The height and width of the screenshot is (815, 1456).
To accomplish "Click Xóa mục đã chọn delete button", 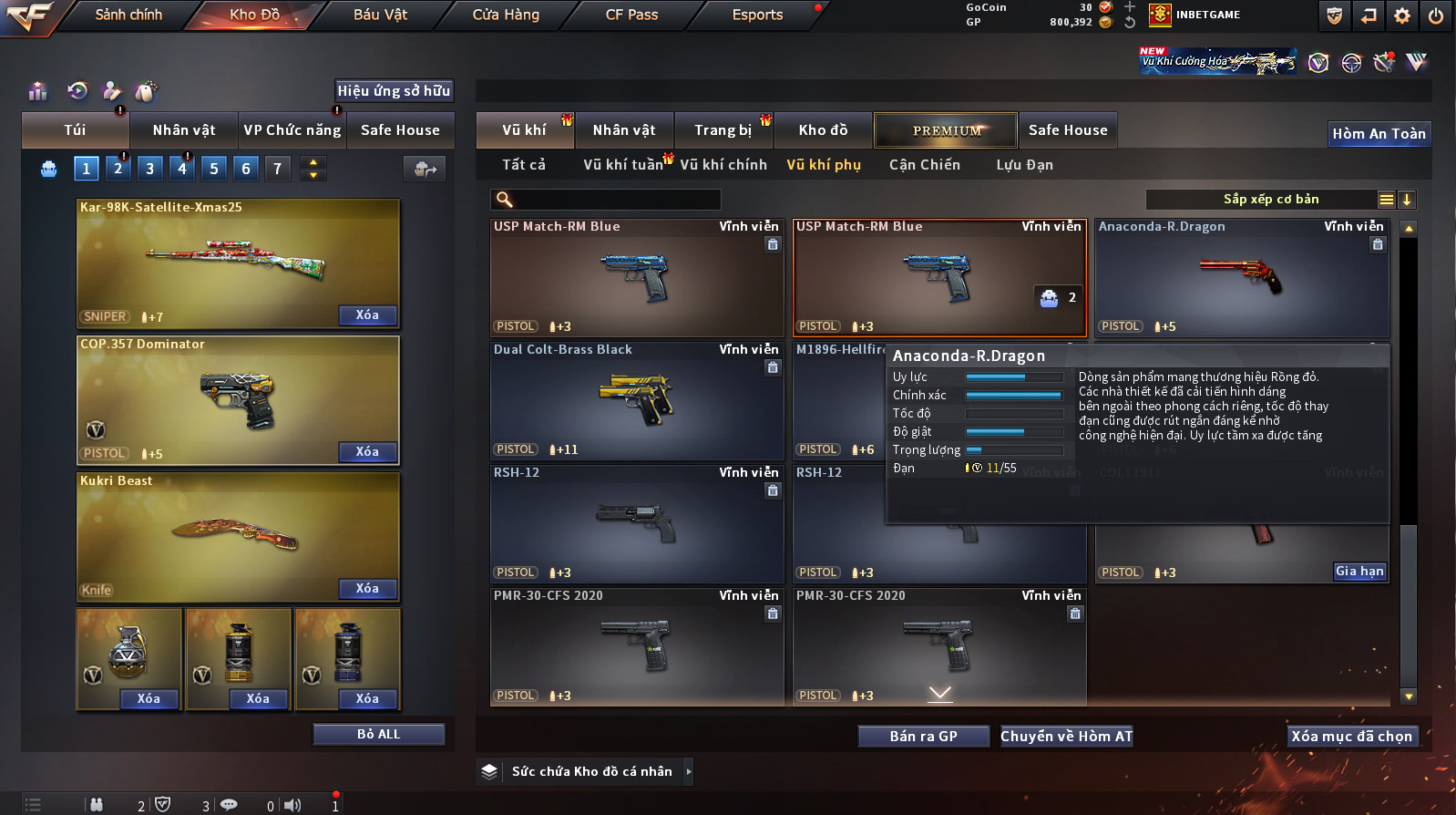I will pyautogui.click(x=1351, y=737).
